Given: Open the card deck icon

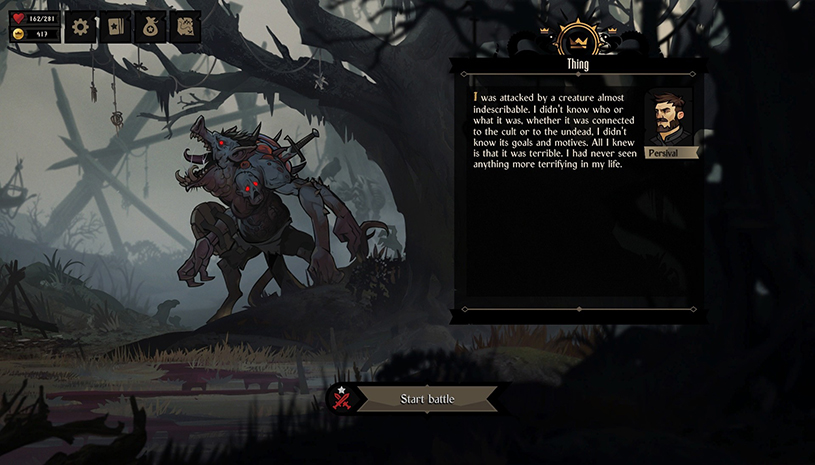Looking at the screenshot, I should tap(115, 27).
